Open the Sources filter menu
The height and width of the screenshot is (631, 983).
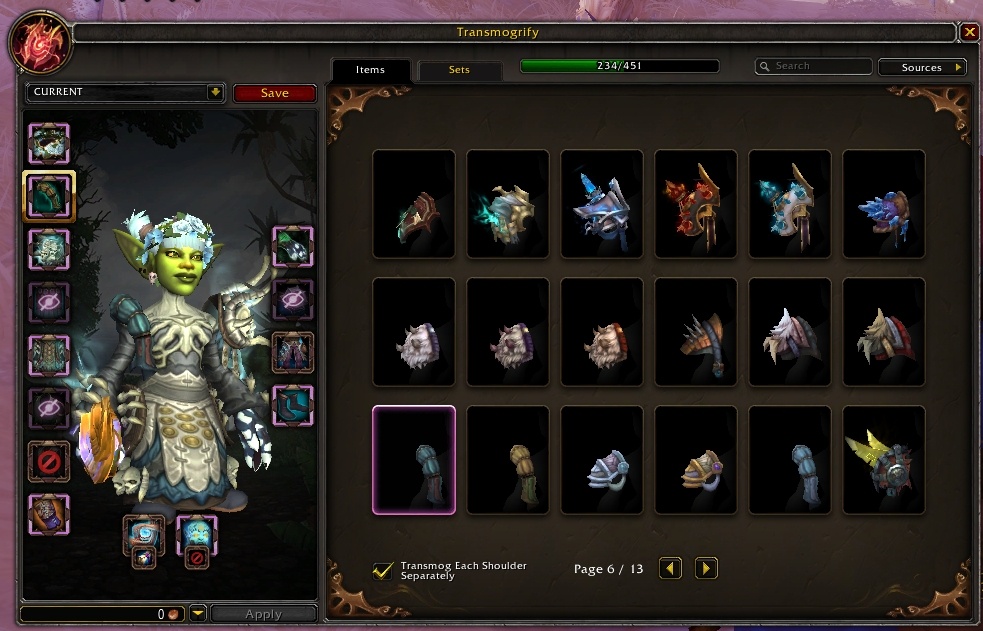(x=922, y=67)
